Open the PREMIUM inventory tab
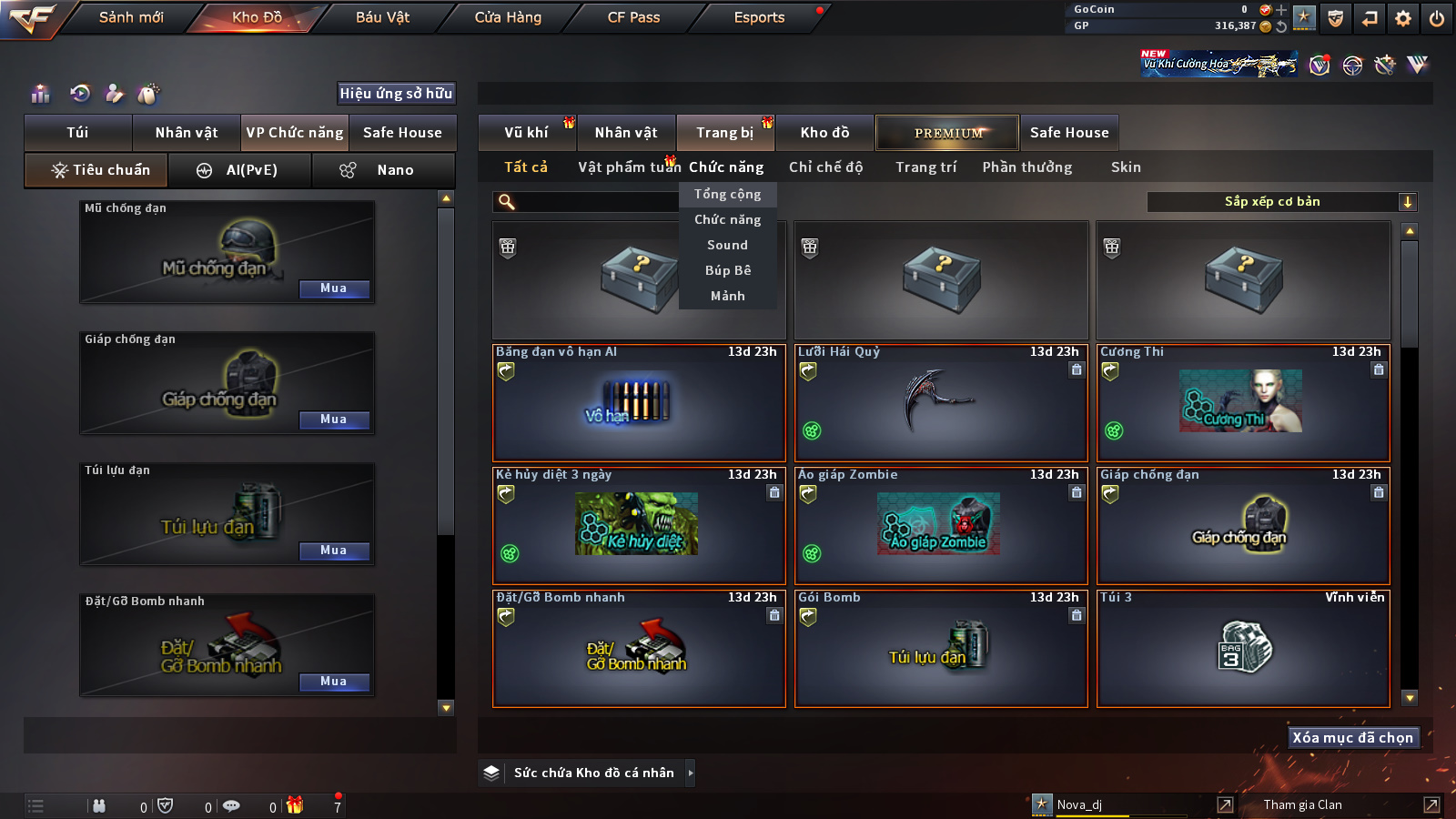This screenshot has height=819, width=1456. point(947,133)
